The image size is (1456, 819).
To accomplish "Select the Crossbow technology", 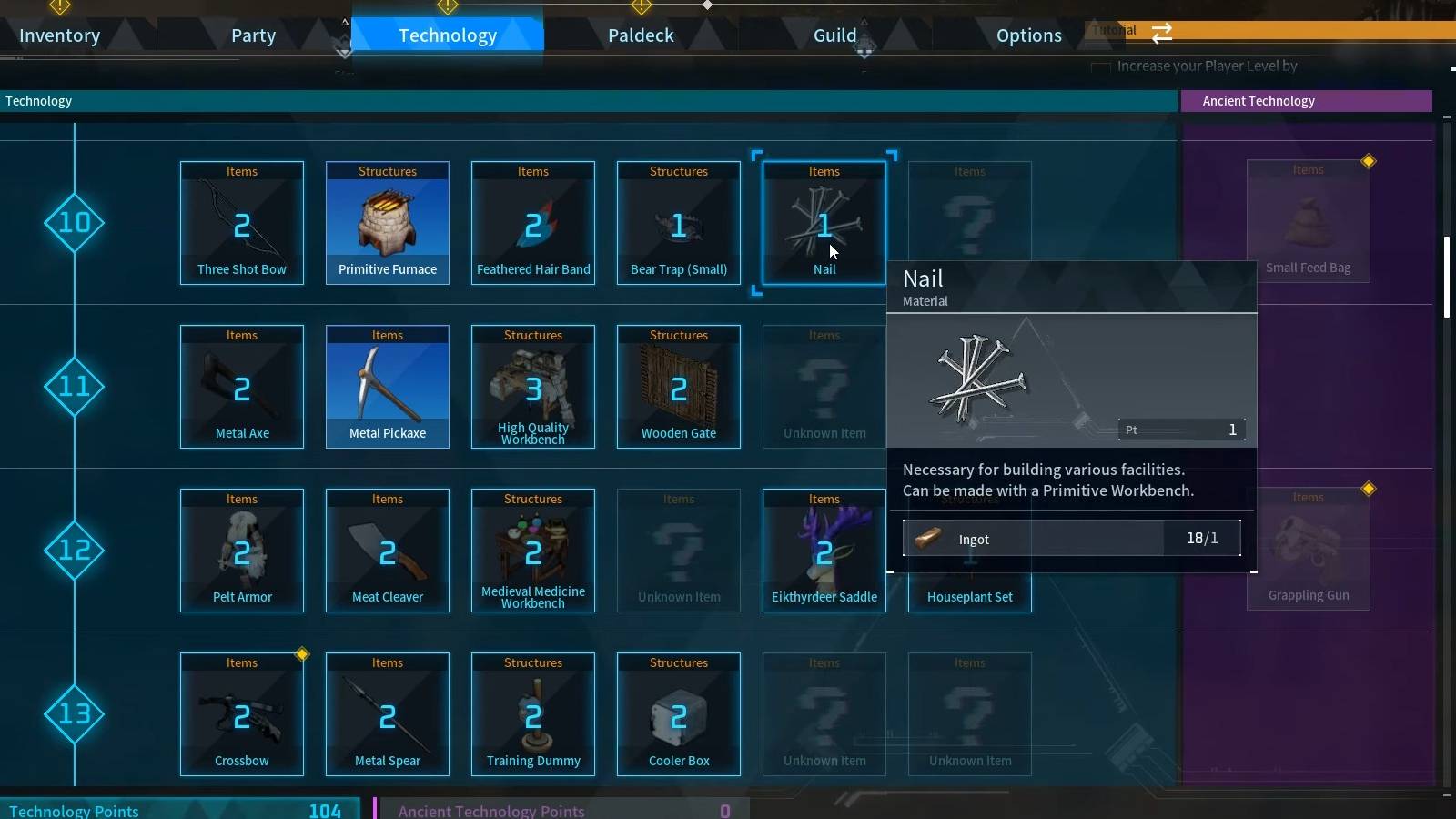I will tap(241, 714).
